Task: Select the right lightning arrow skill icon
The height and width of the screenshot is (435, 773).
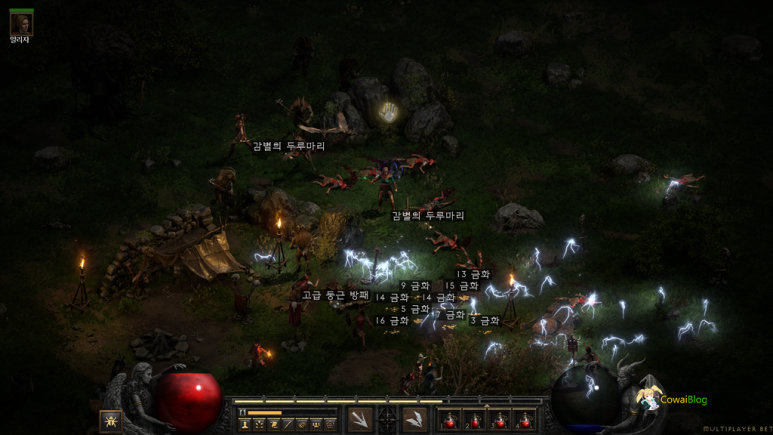Action: (415, 420)
